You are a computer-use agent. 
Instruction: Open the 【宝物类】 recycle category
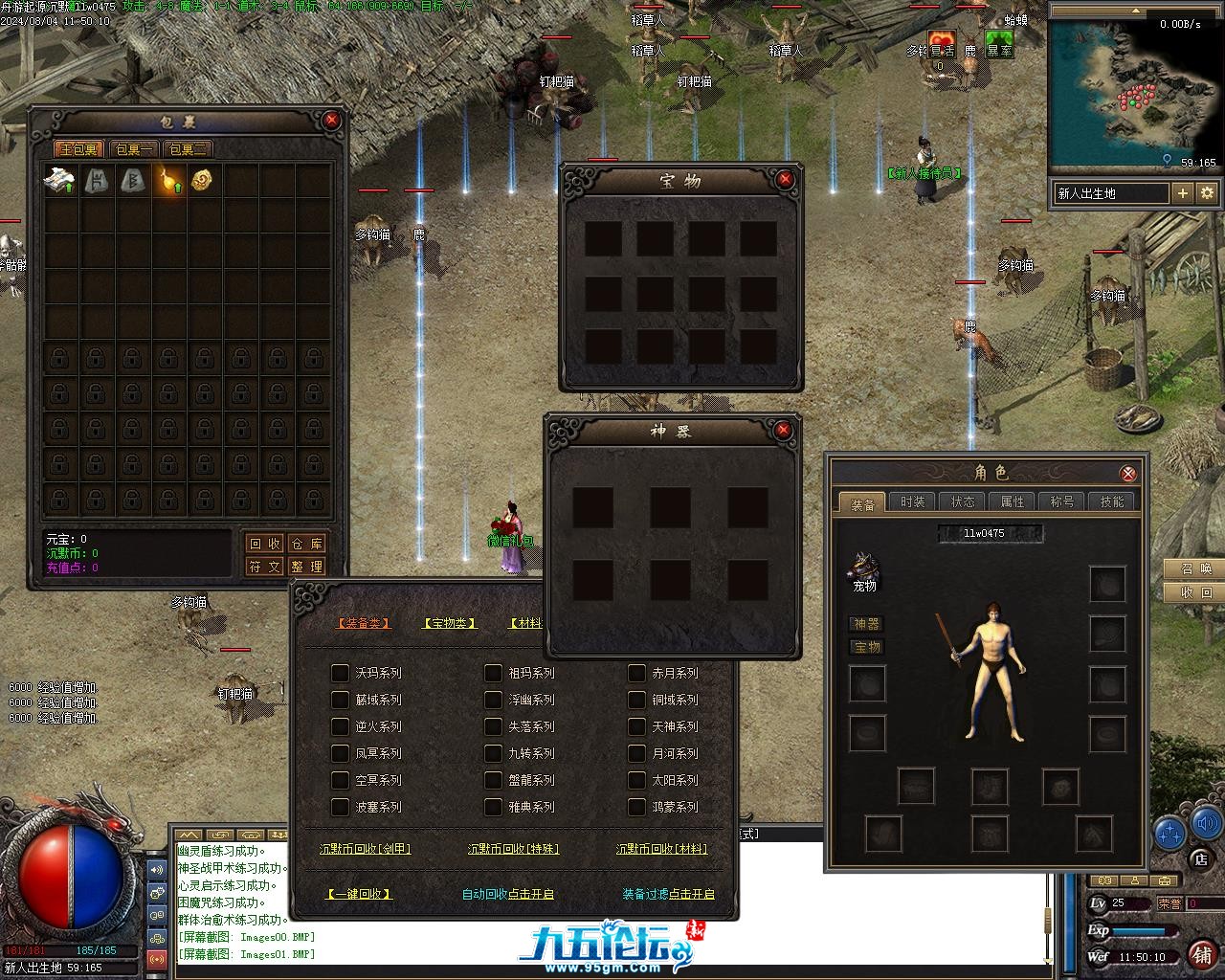click(x=449, y=623)
